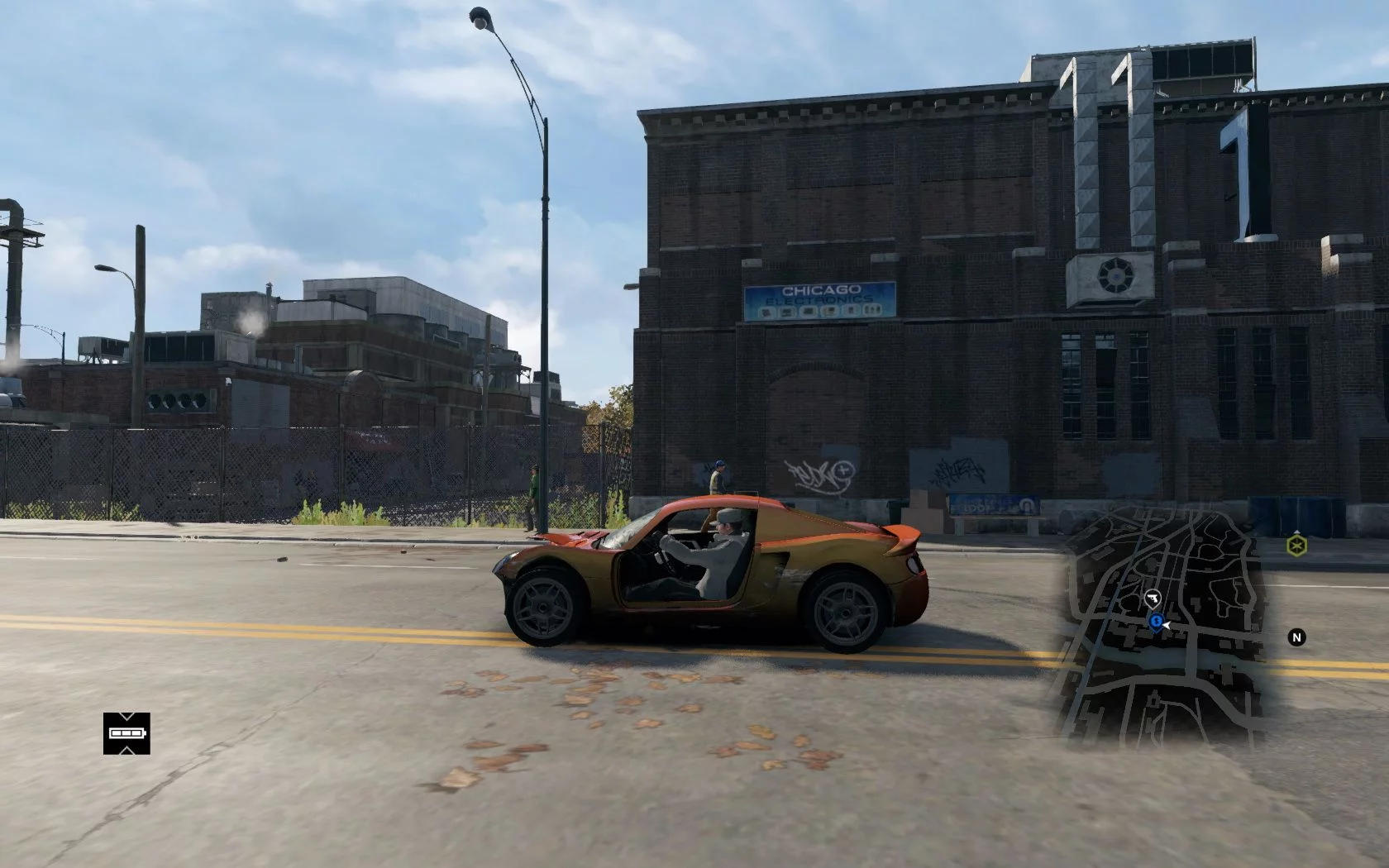Select the blue dollar marker on minimap
Screen dimensions: 1389x868
pos(1155,620)
